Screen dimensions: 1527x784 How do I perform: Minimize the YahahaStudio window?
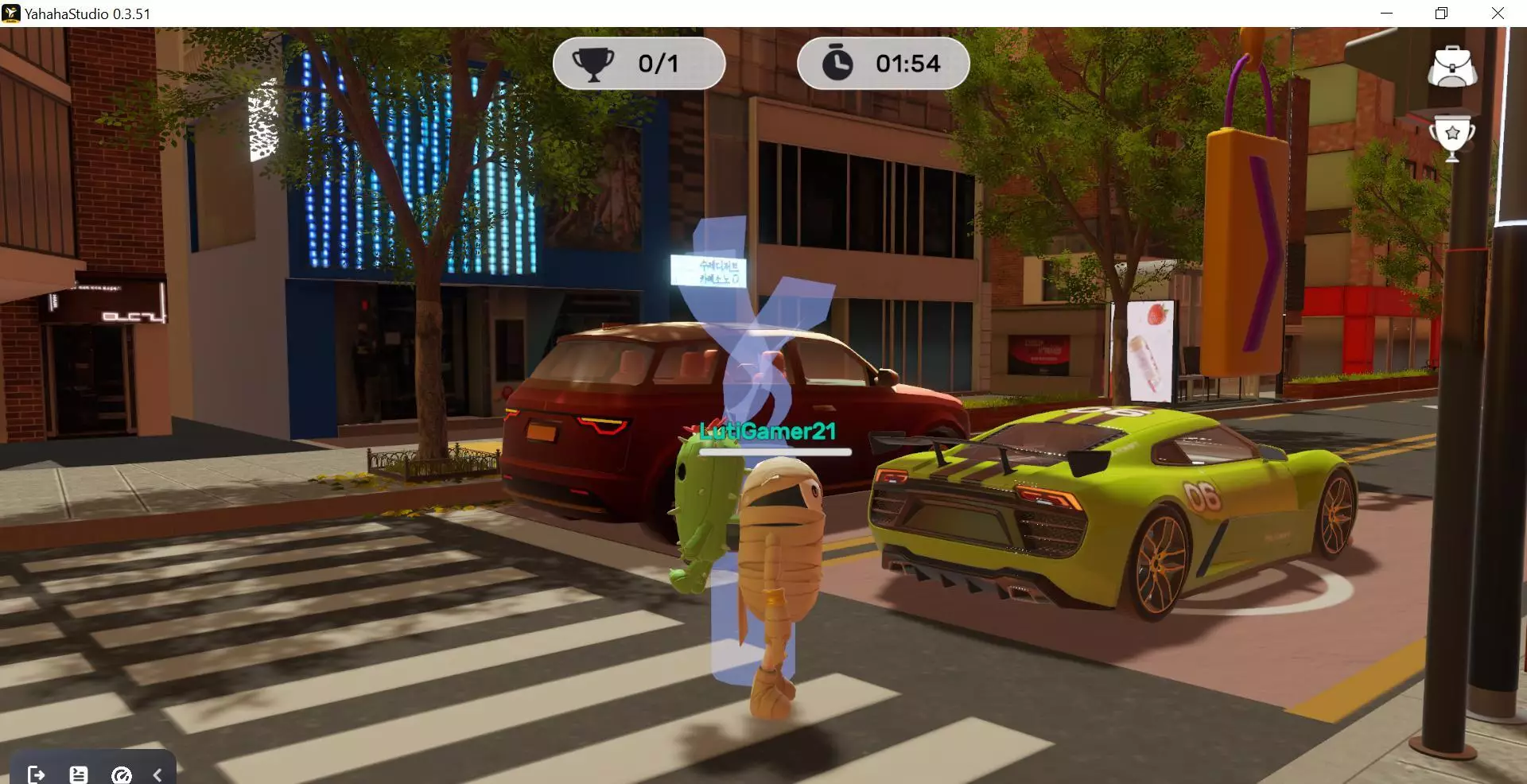tap(1386, 14)
